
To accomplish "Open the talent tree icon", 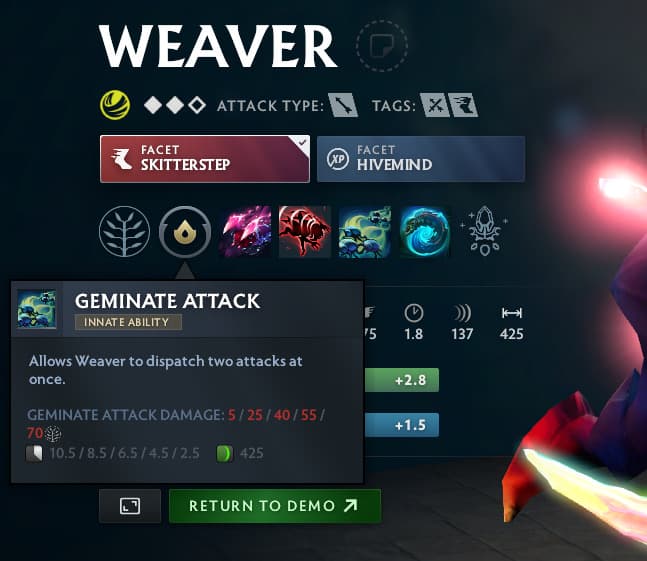I will [124, 232].
